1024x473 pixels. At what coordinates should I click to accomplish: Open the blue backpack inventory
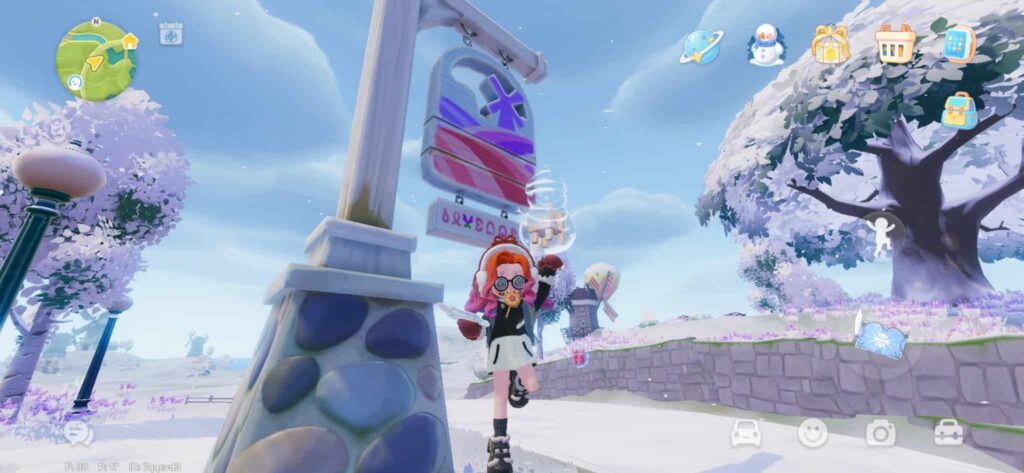tap(959, 110)
